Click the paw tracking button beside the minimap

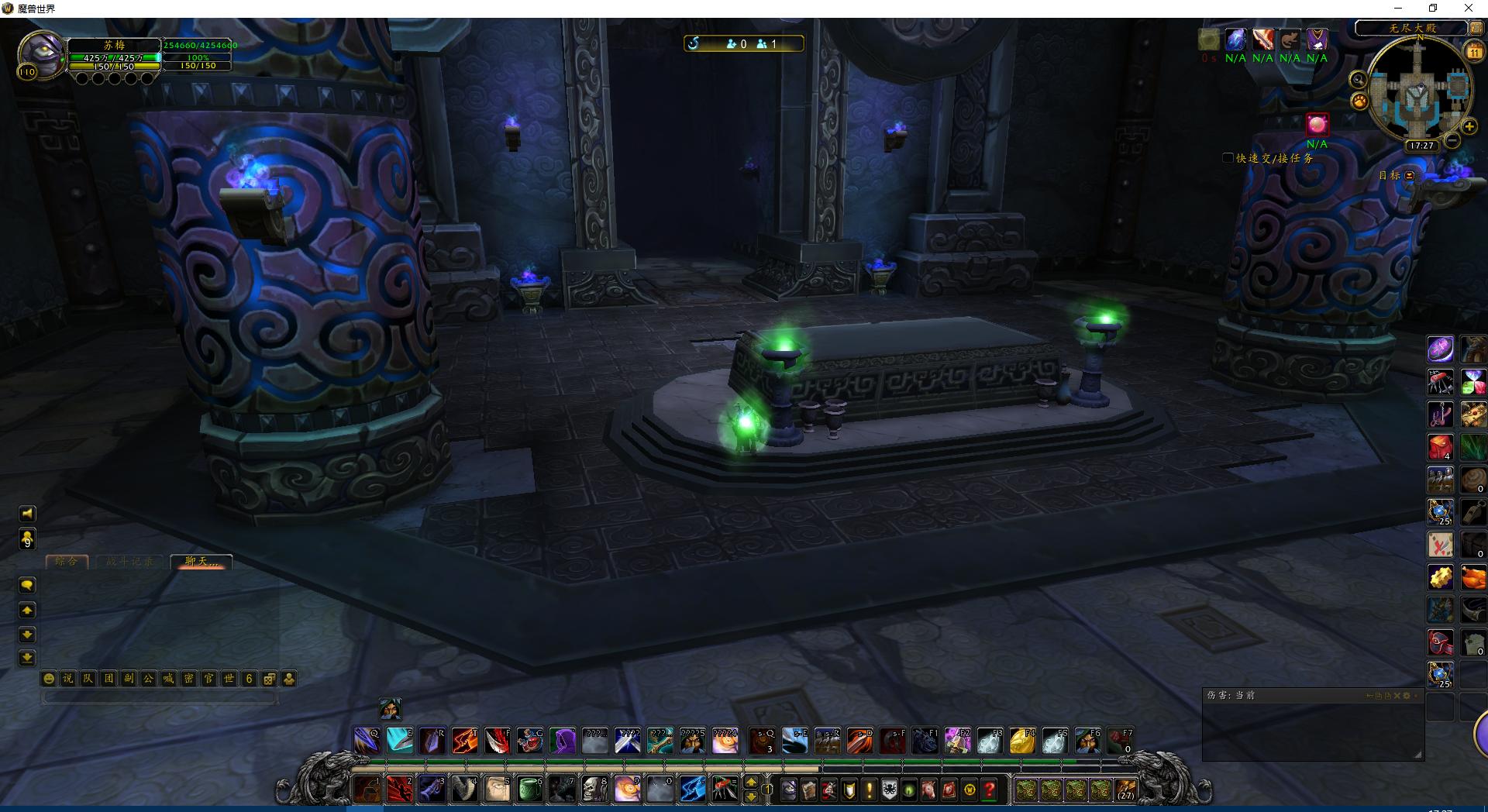tap(1359, 101)
